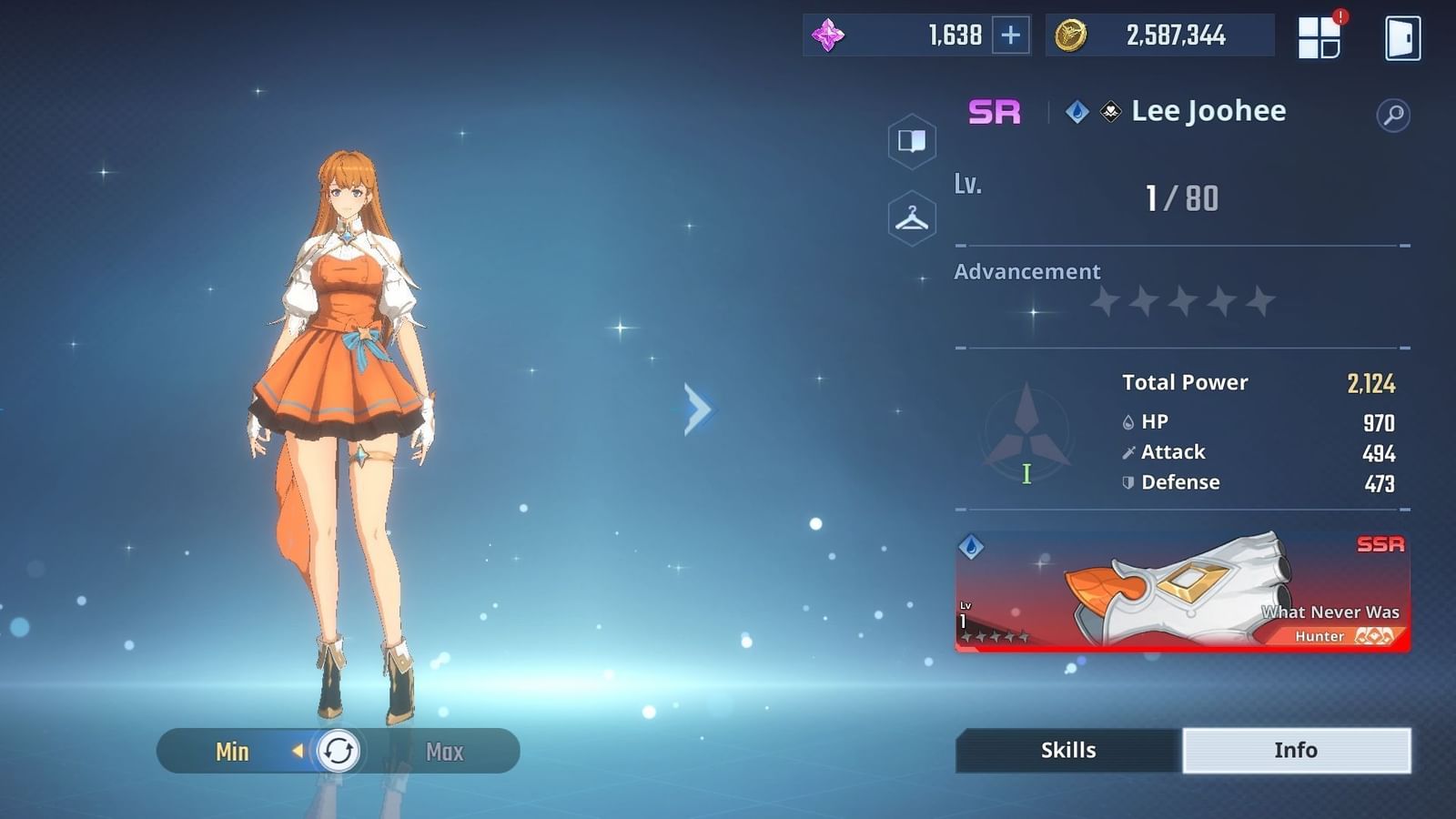Open the character story book icon
Viewport: 1456px width, 819px height.
tap(911, 141)
